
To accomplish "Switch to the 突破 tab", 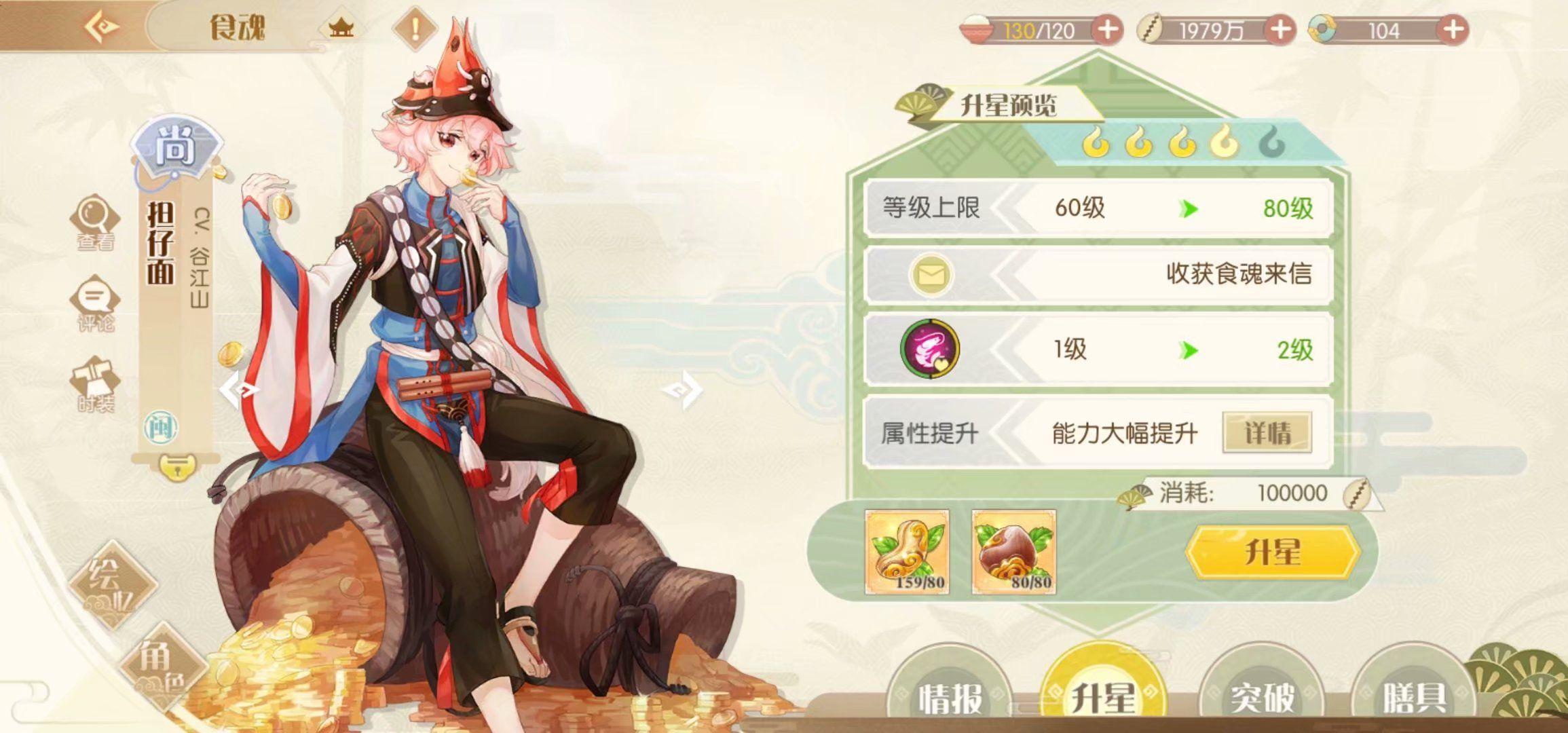I will (1262, 696).
